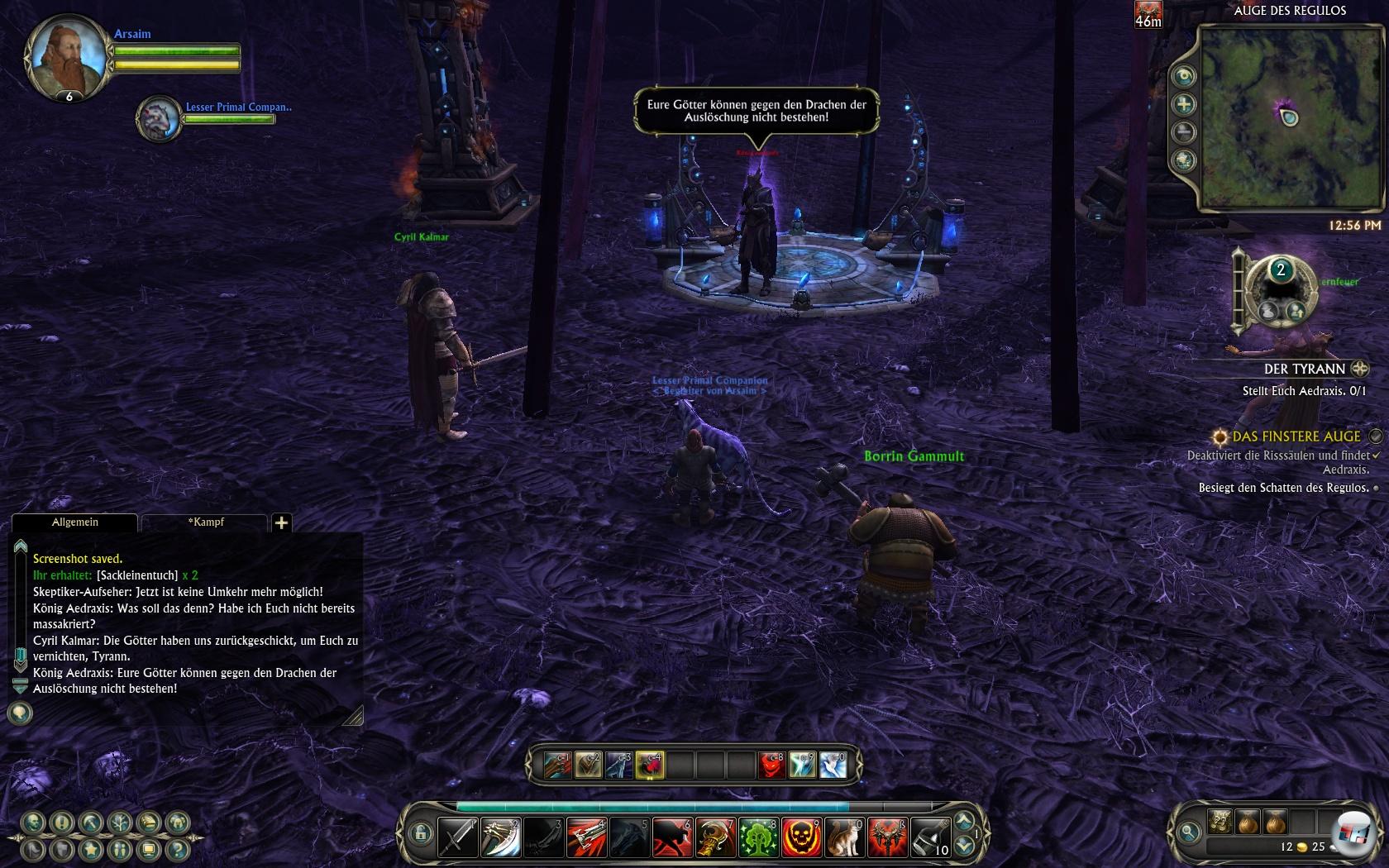Use the green tree ability in slot 8

(x=758, y=837)
